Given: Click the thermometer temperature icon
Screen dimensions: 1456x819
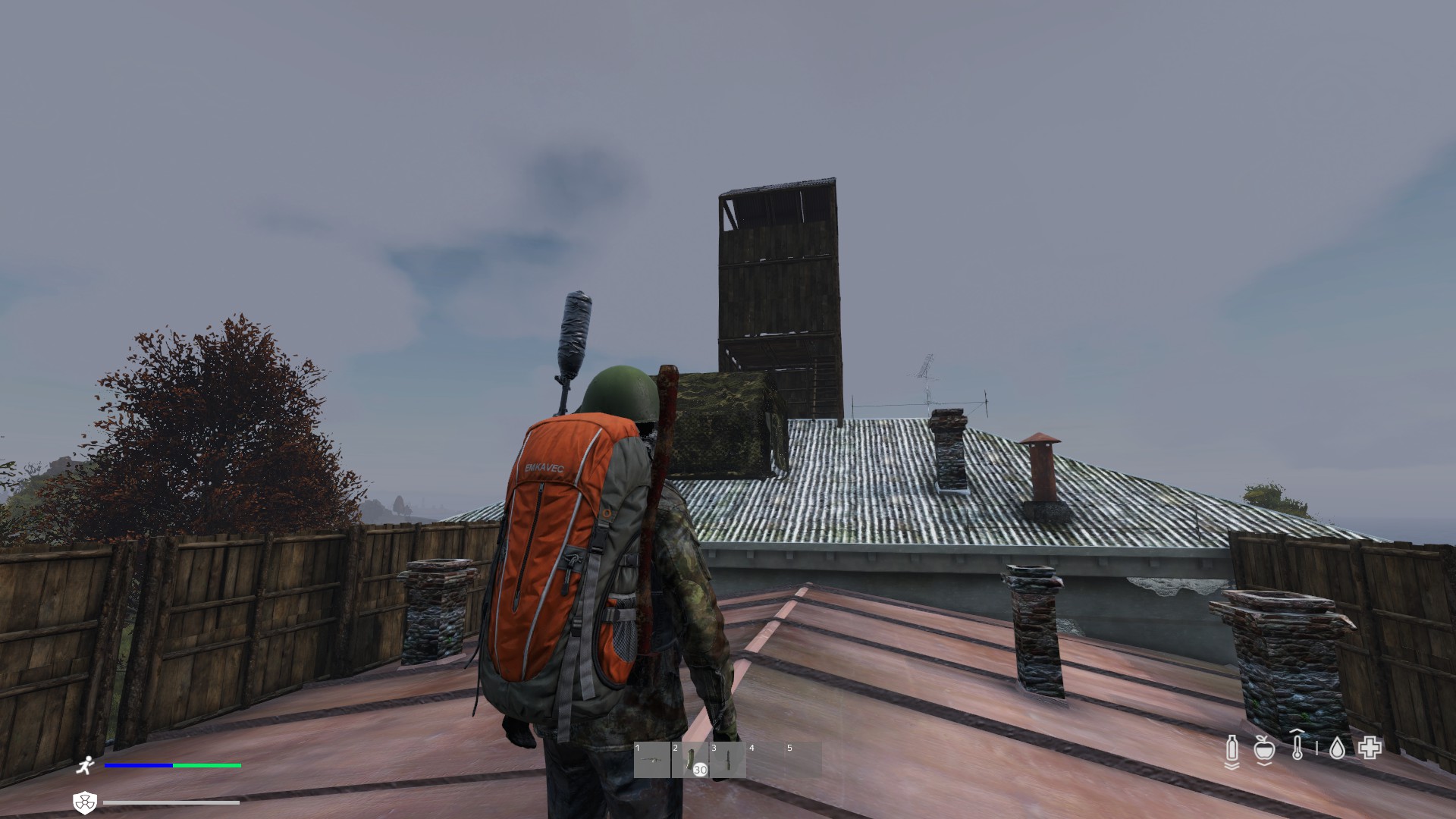Looking at the screenshot, I should tap(1298, 746).
